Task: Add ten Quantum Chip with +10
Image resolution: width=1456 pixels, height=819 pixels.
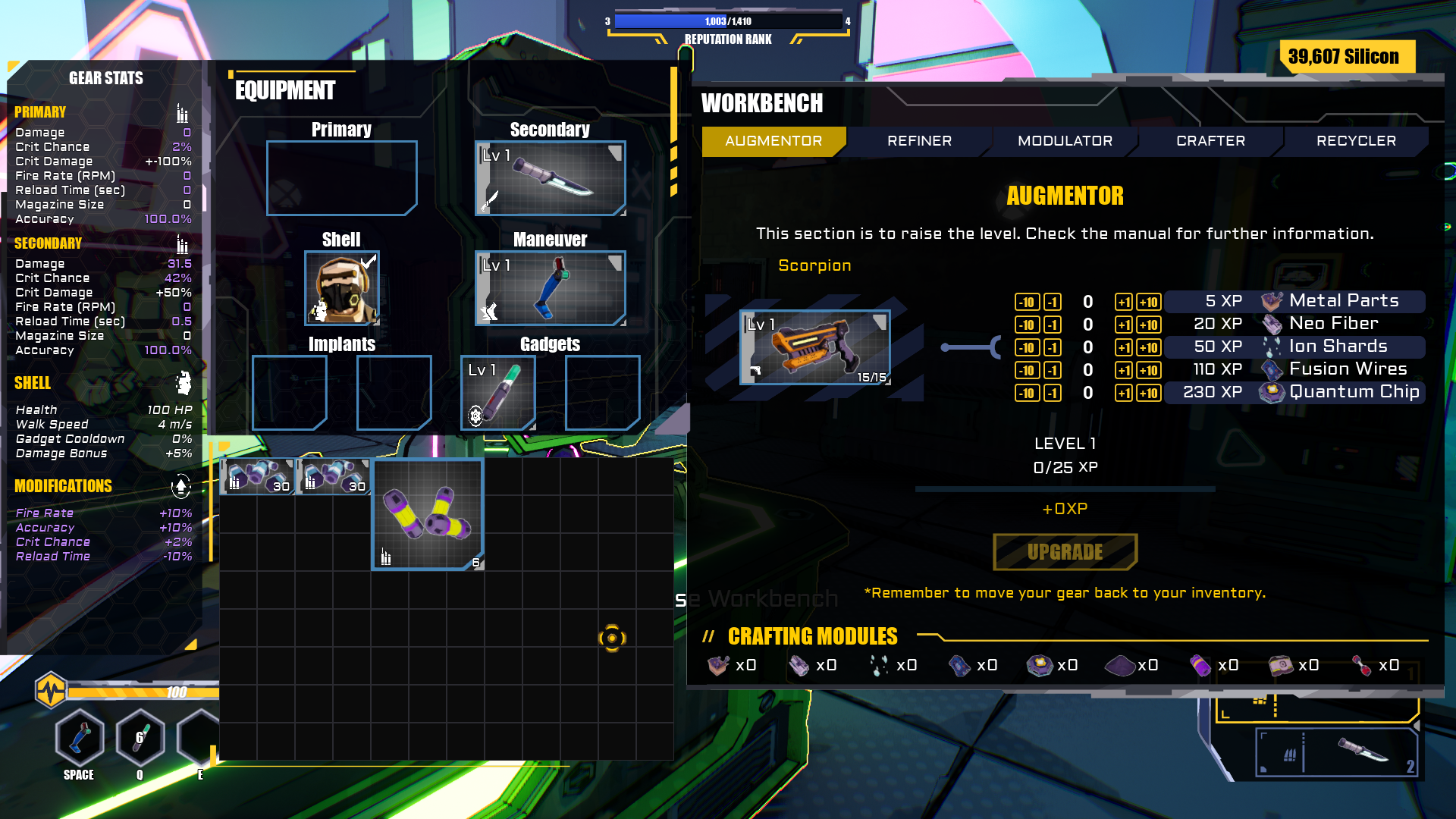Action: pyautogui.click(x=1149, y=393)
